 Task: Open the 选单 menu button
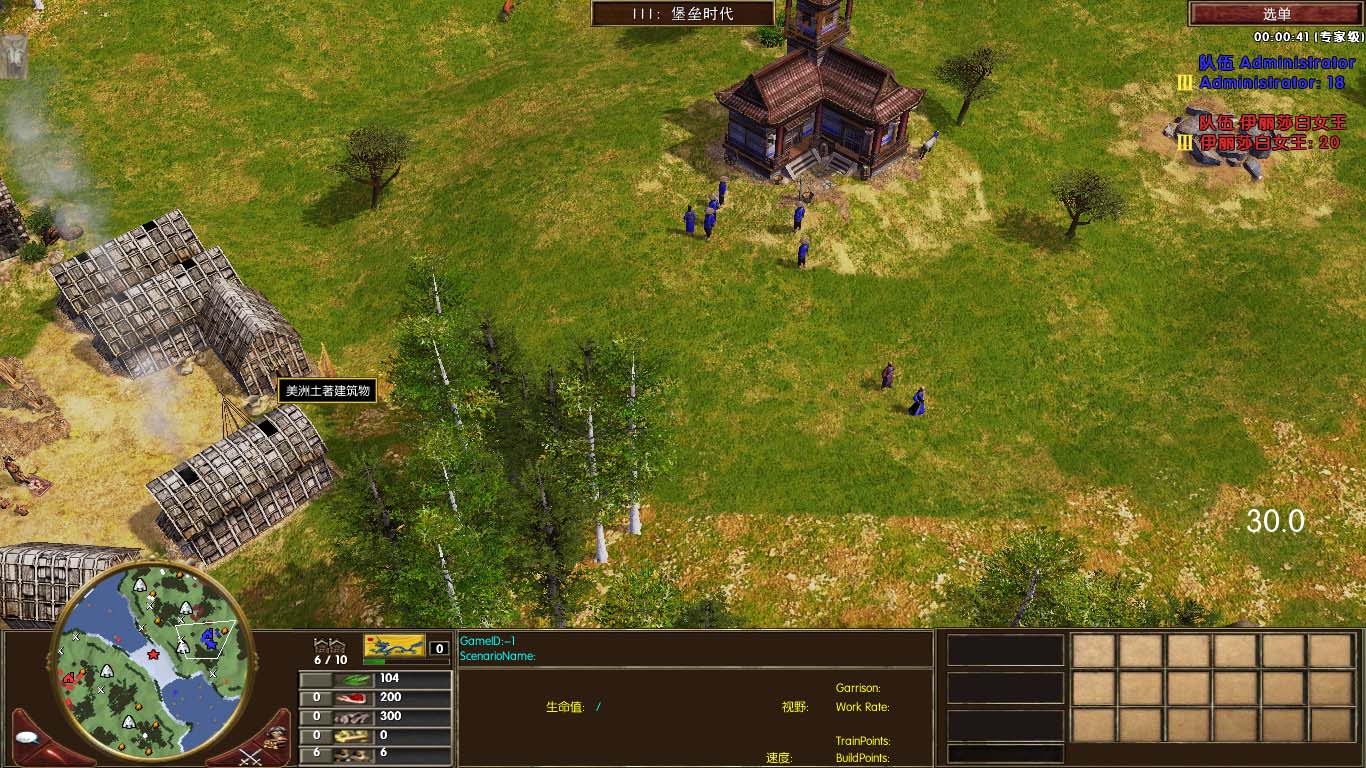coord(1276,14)
